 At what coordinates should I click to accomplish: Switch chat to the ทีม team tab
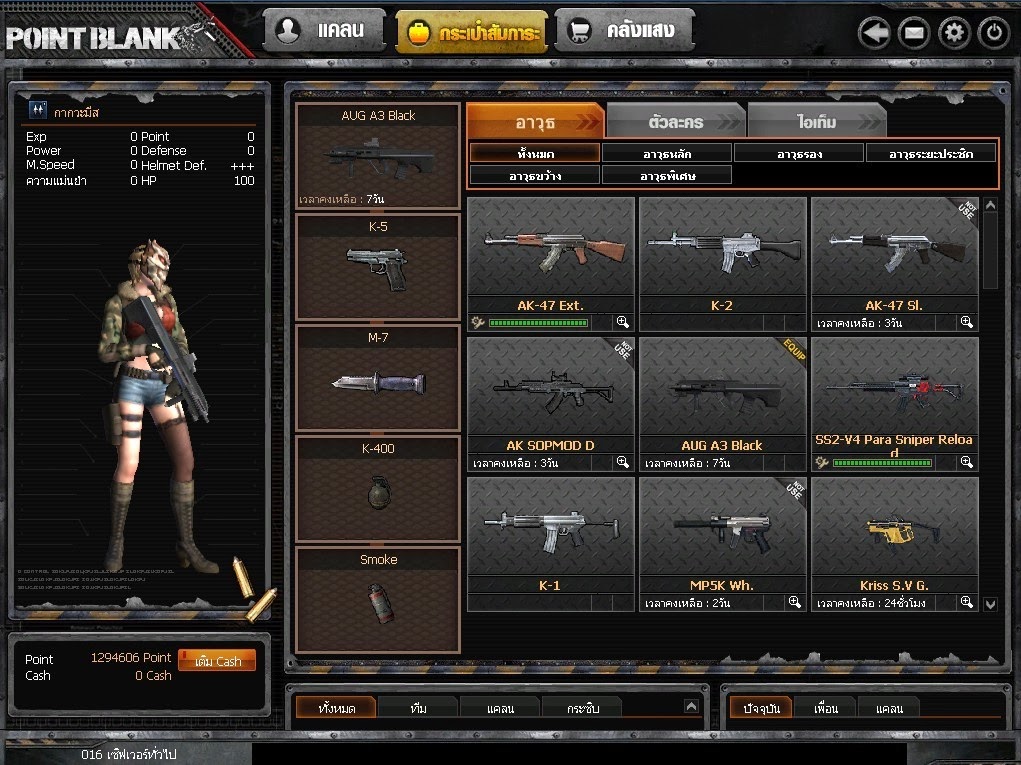418,708
